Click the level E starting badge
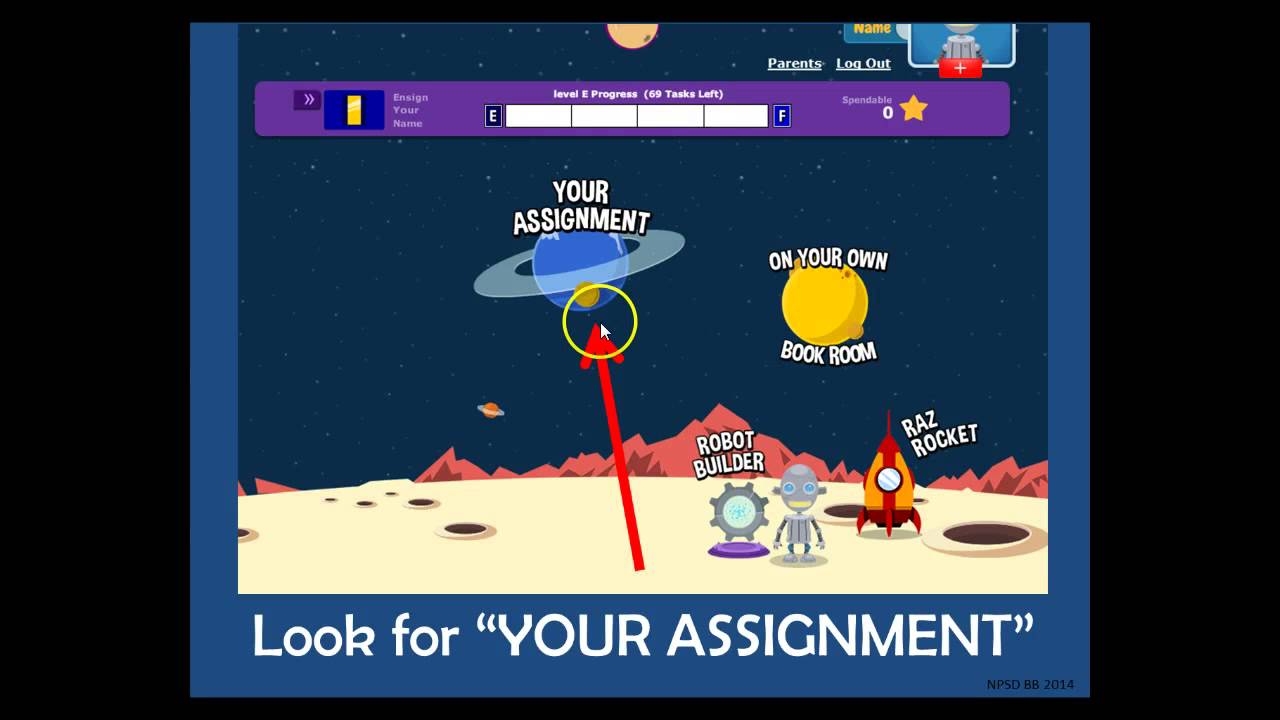The height and width of the screenshot is (720, 1280). pos(491,116)
